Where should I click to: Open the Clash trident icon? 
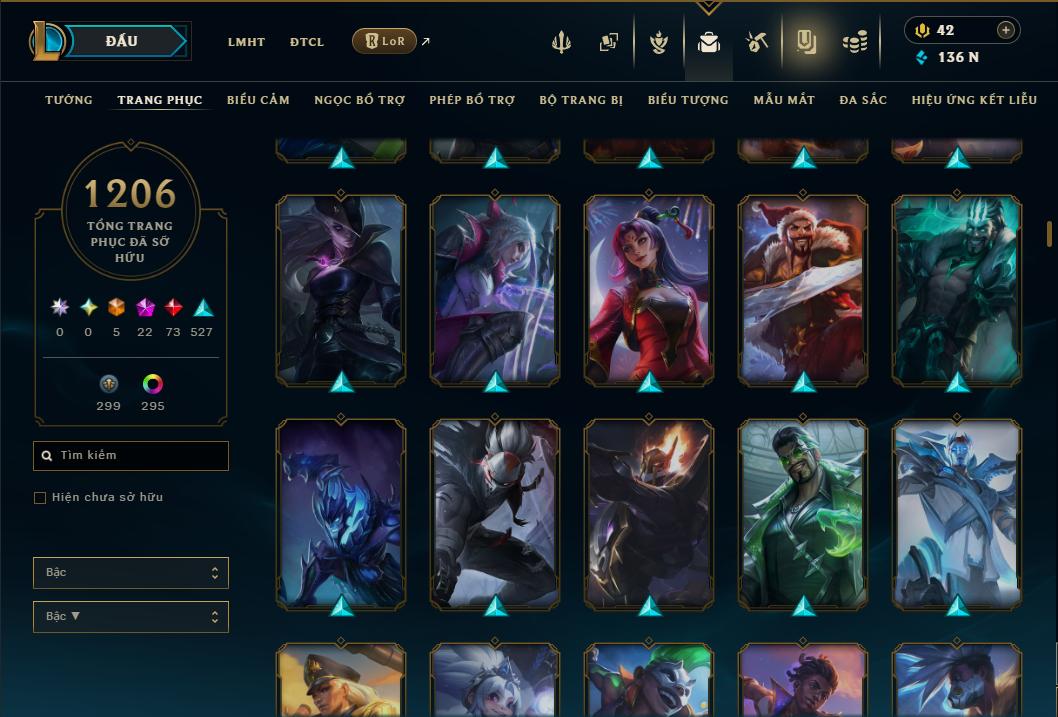pyautogui.click(x=561, y=42)
